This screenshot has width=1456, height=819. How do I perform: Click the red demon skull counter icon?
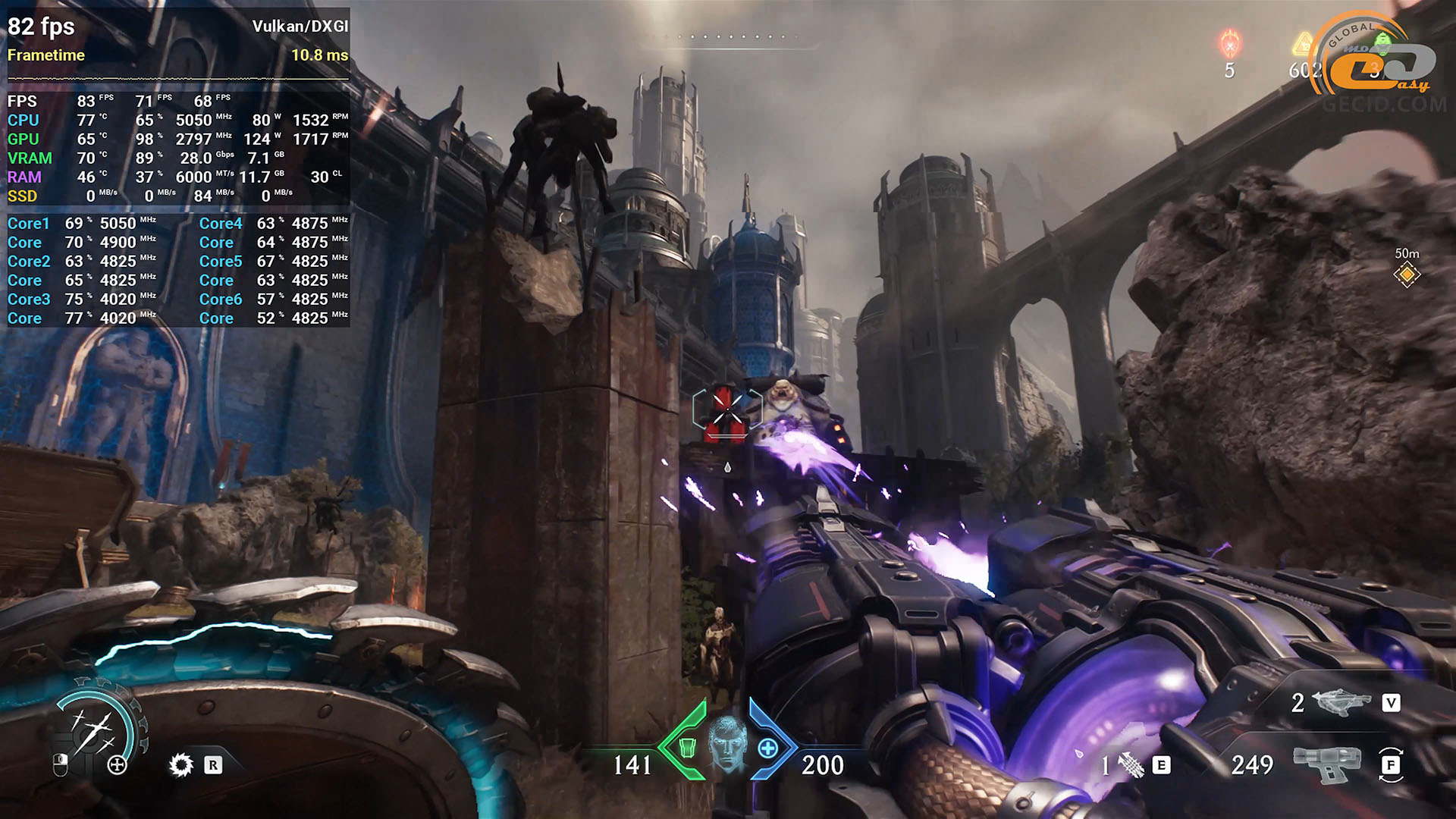pyautogui.click(x=1229, y=44)
